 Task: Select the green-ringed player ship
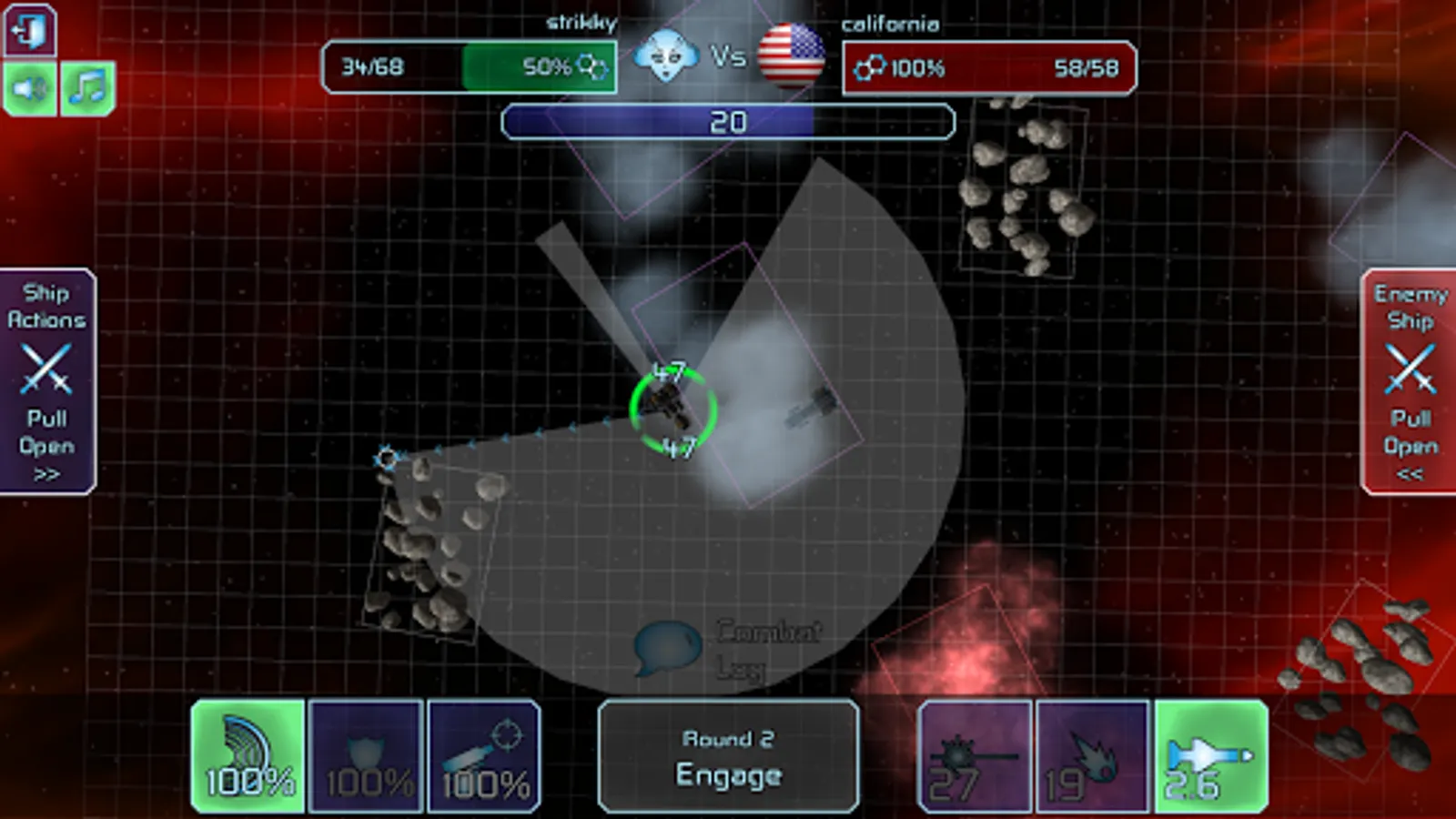coord(672,409)
